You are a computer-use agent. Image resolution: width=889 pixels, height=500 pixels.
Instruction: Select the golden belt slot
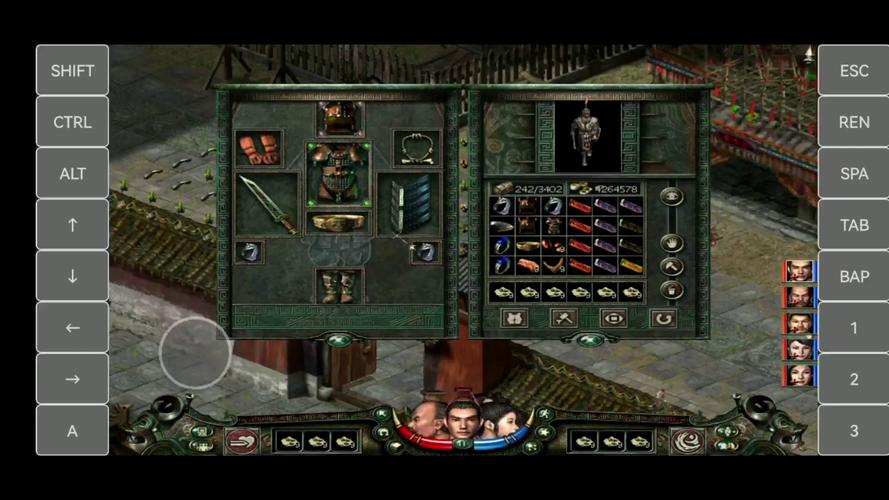[338, 222]
